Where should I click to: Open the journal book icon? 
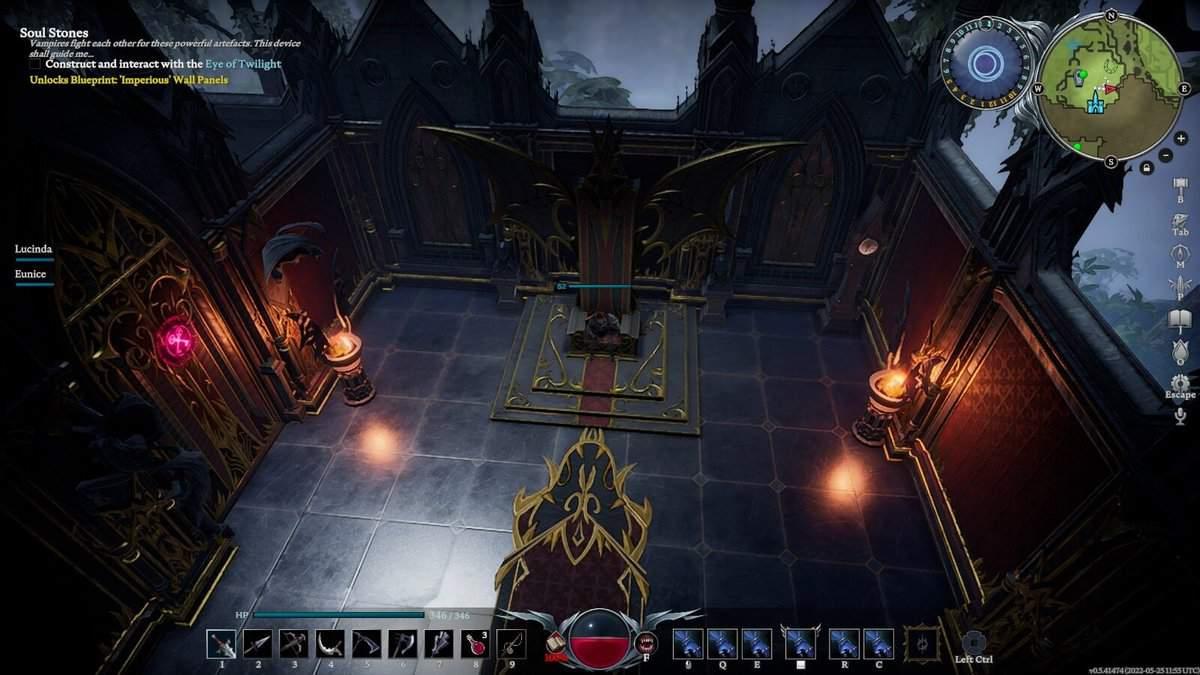1180,319
